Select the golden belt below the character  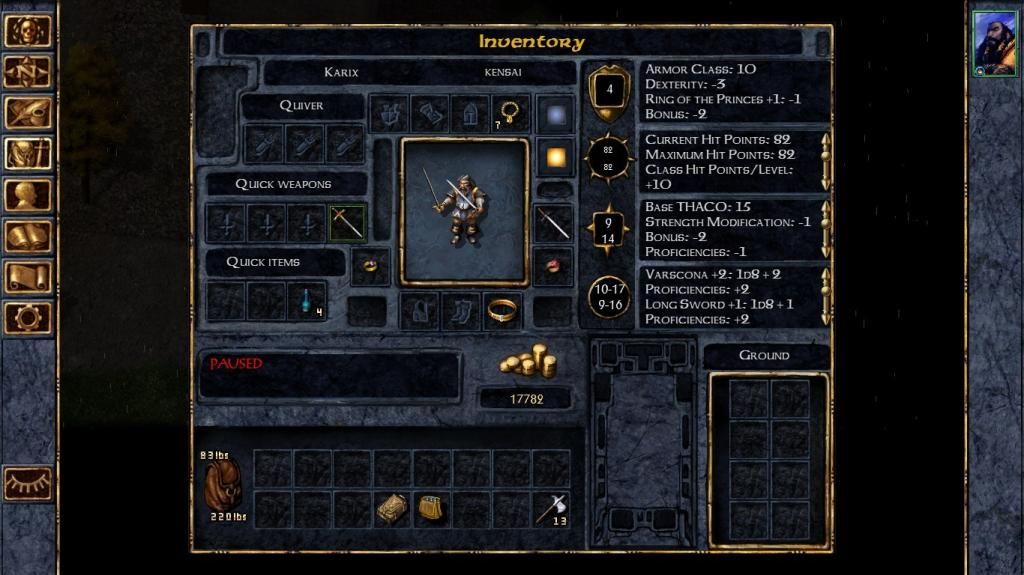[x=502, y=311]
